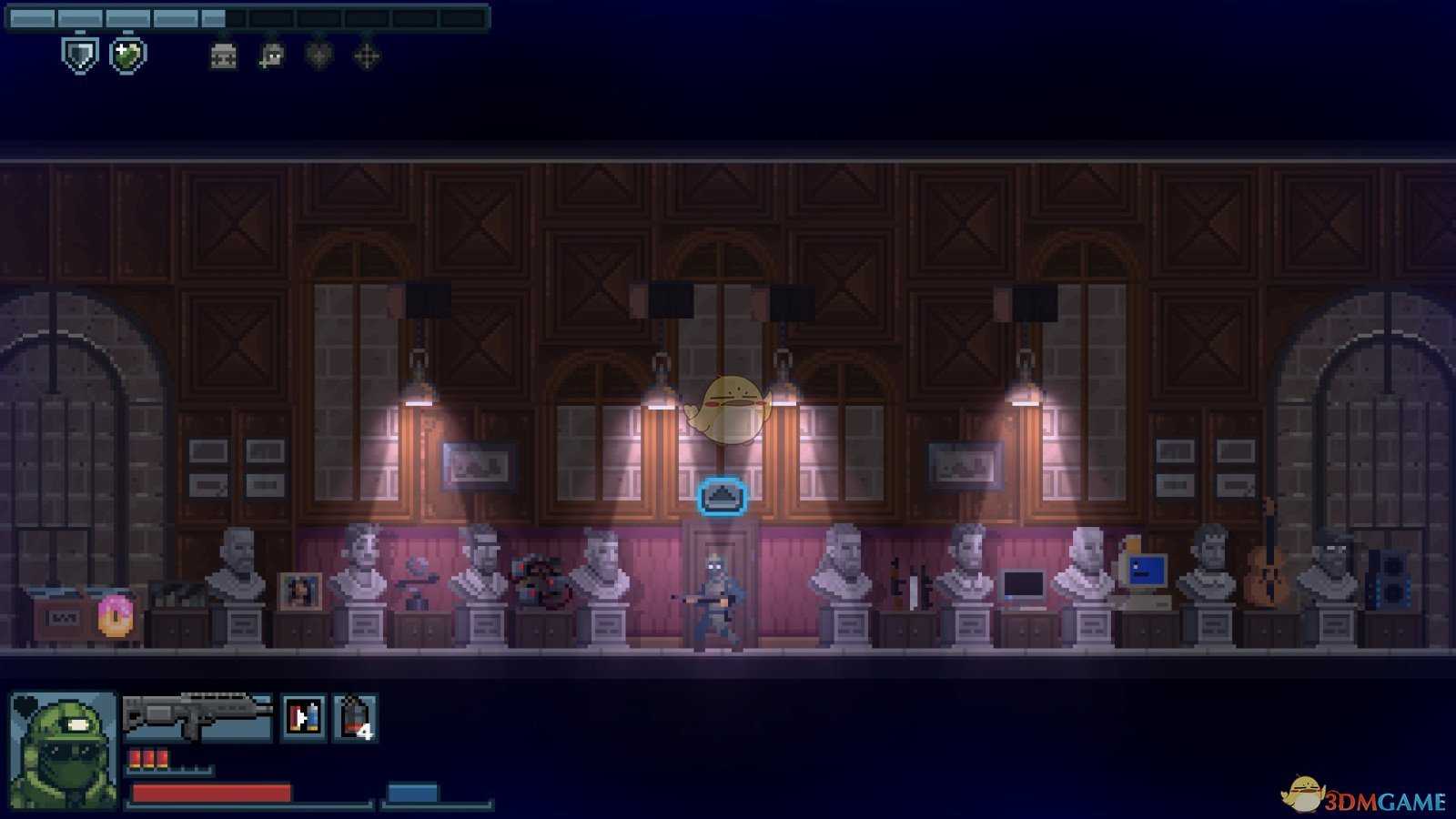The width and height of the screenshot is (1456, 819).
Task: Switch ammo type via the shell-swap slot
Action: coord(304,717)
